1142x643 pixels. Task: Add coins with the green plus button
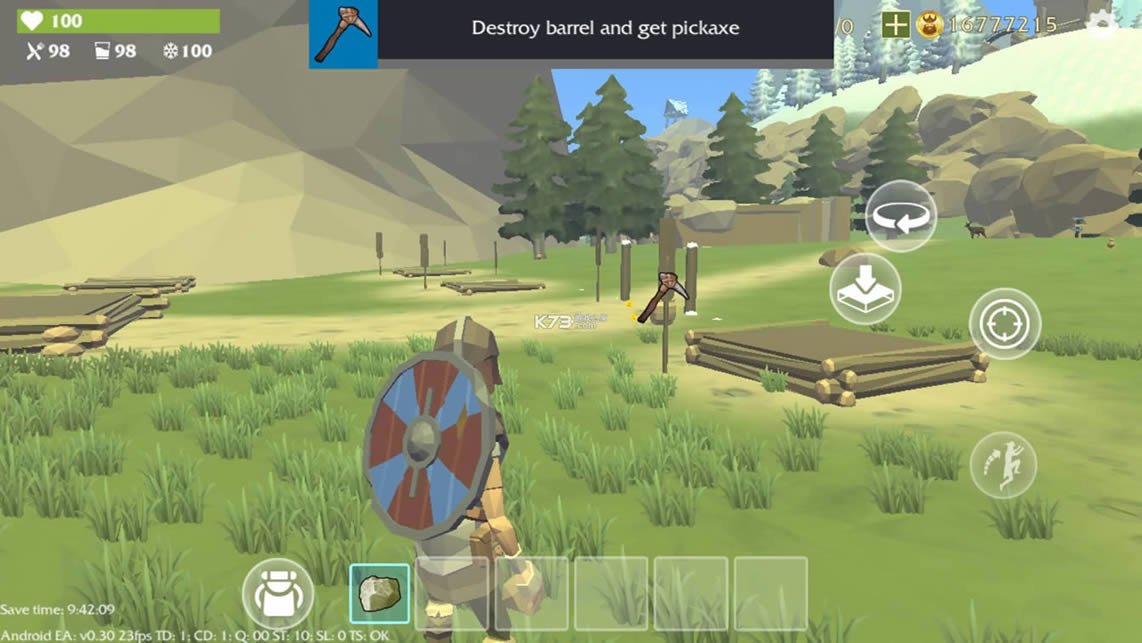[896, 25]
